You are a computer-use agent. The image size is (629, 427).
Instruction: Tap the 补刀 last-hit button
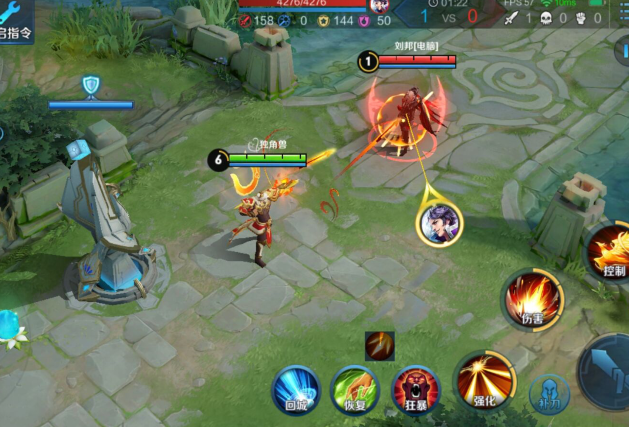point(549,394)
